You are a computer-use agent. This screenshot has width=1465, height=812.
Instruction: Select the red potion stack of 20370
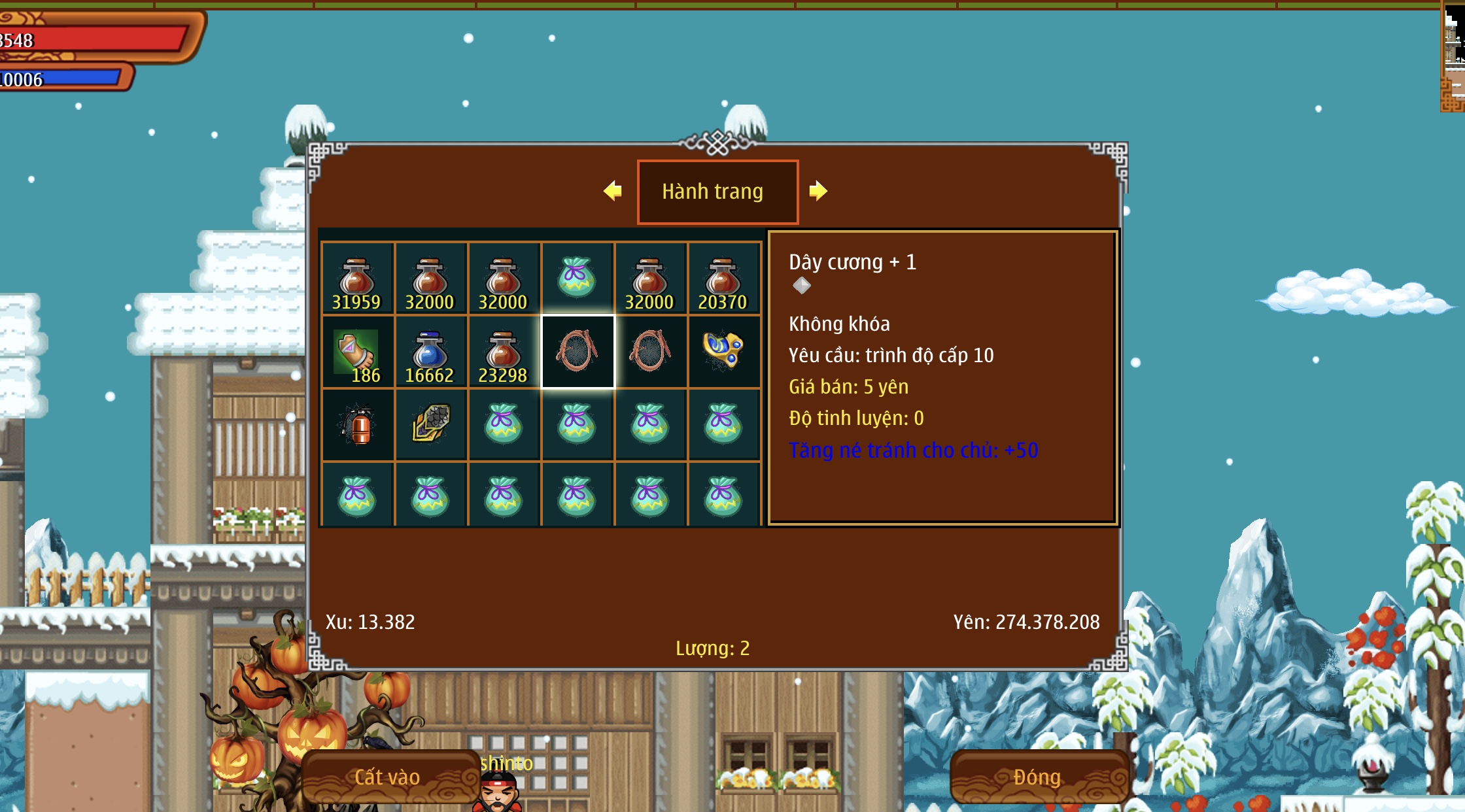point(723,280)
